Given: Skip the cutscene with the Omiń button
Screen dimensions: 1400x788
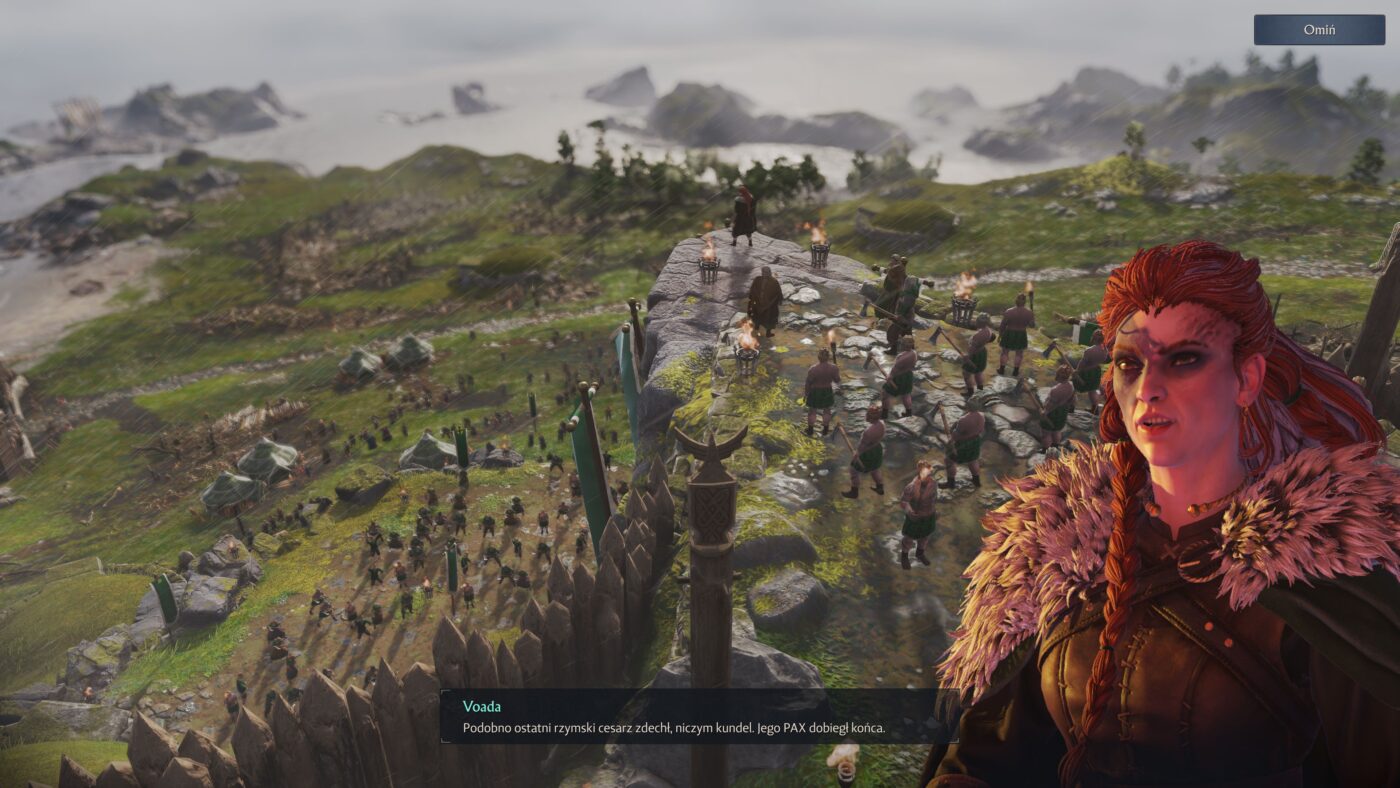Looking at the screenshot, I should (x=1318, y=30).
